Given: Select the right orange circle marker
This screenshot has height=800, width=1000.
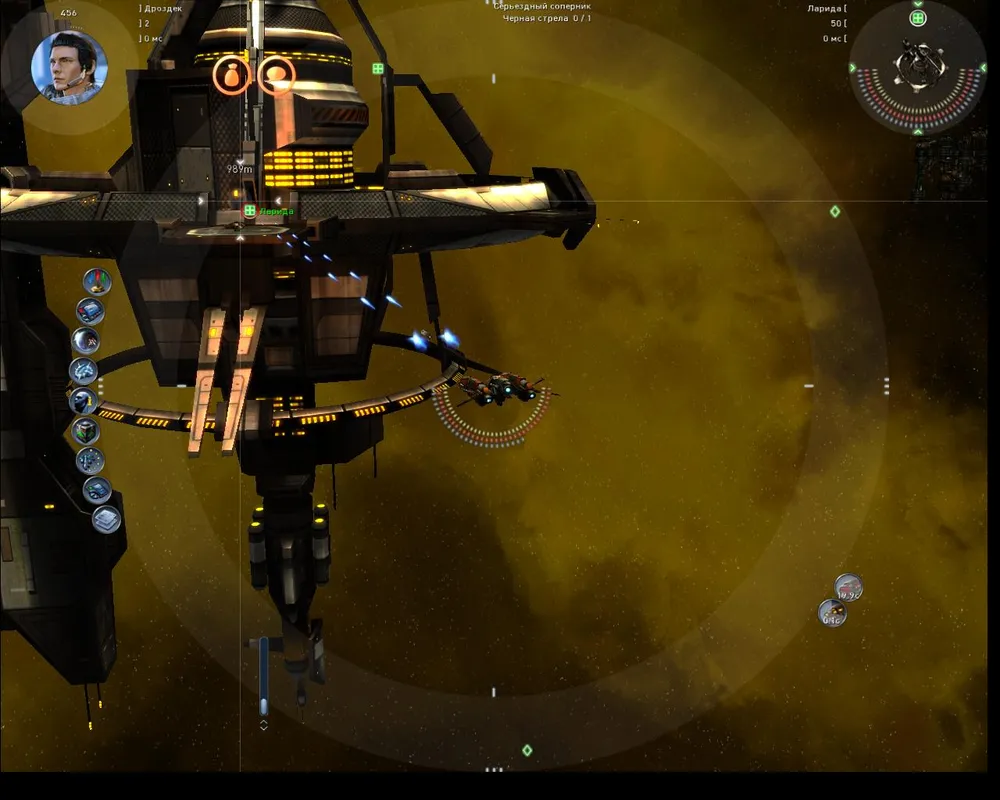Looking at the screenshot, I should 276,75.
